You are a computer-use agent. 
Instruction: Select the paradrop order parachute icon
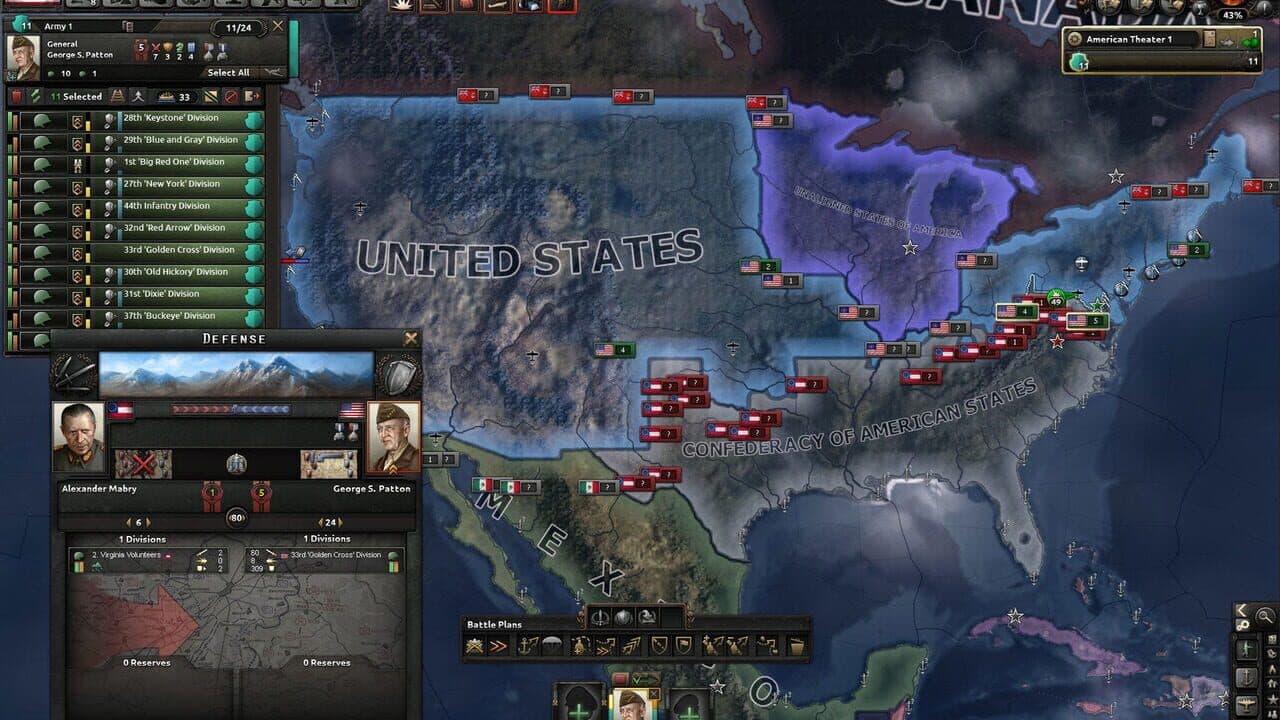pyautogui.click(x=552, y=647)
